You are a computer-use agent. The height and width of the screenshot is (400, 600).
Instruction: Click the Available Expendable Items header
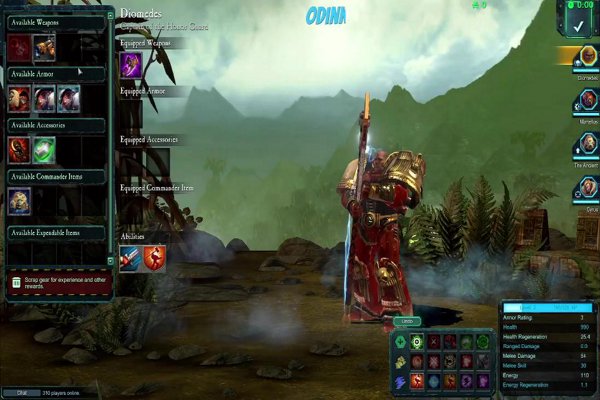point(57,232)
